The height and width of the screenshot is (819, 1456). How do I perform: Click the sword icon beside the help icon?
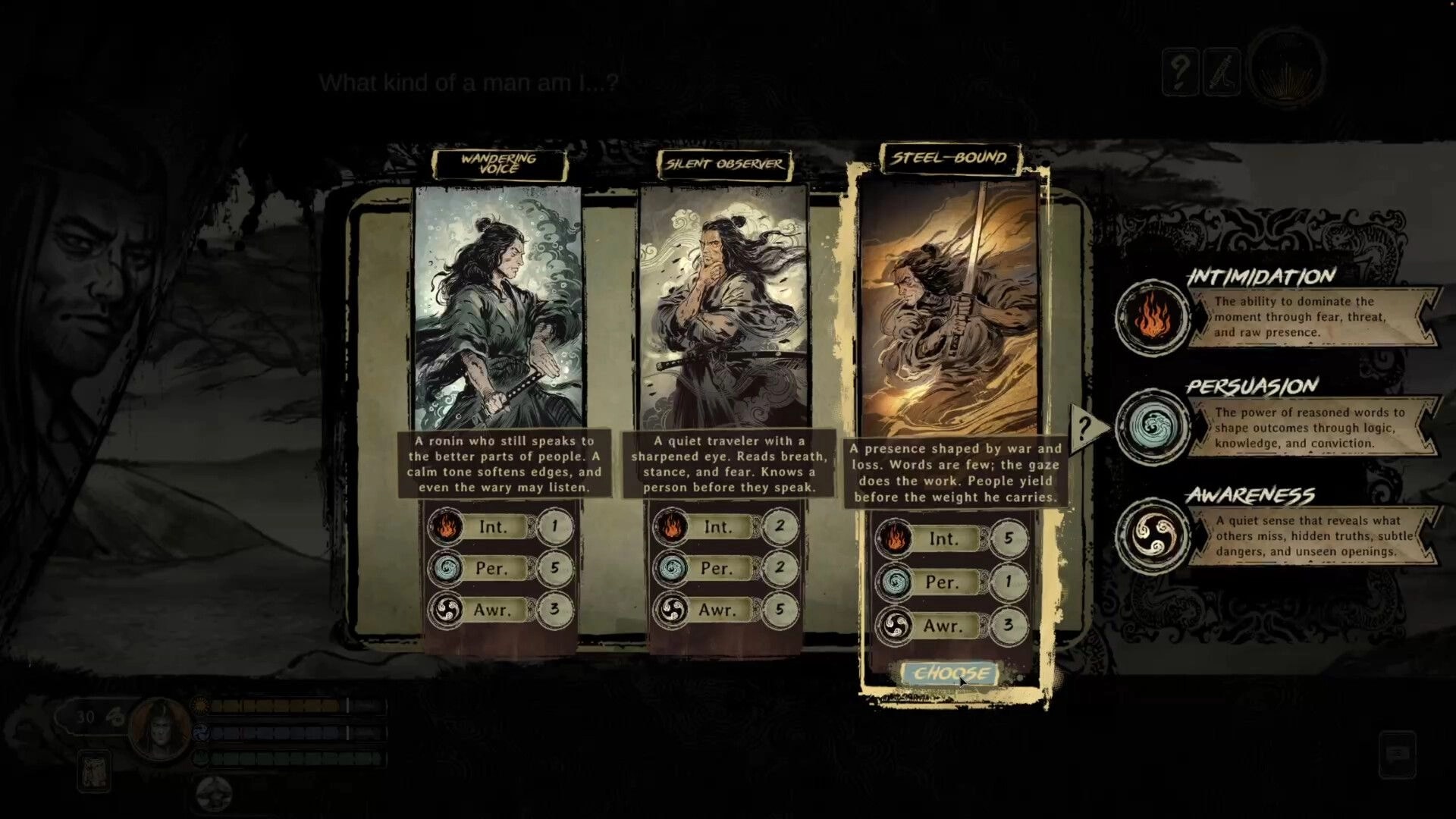point(1221,70)
